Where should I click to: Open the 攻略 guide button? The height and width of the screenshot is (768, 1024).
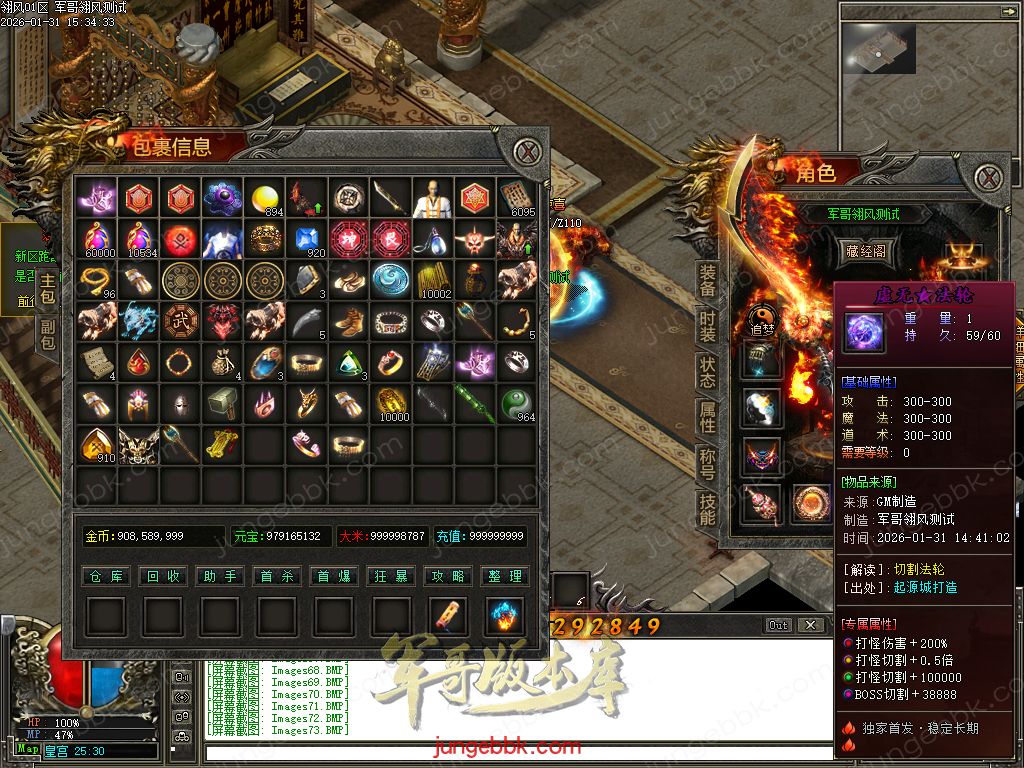point(449,576)
